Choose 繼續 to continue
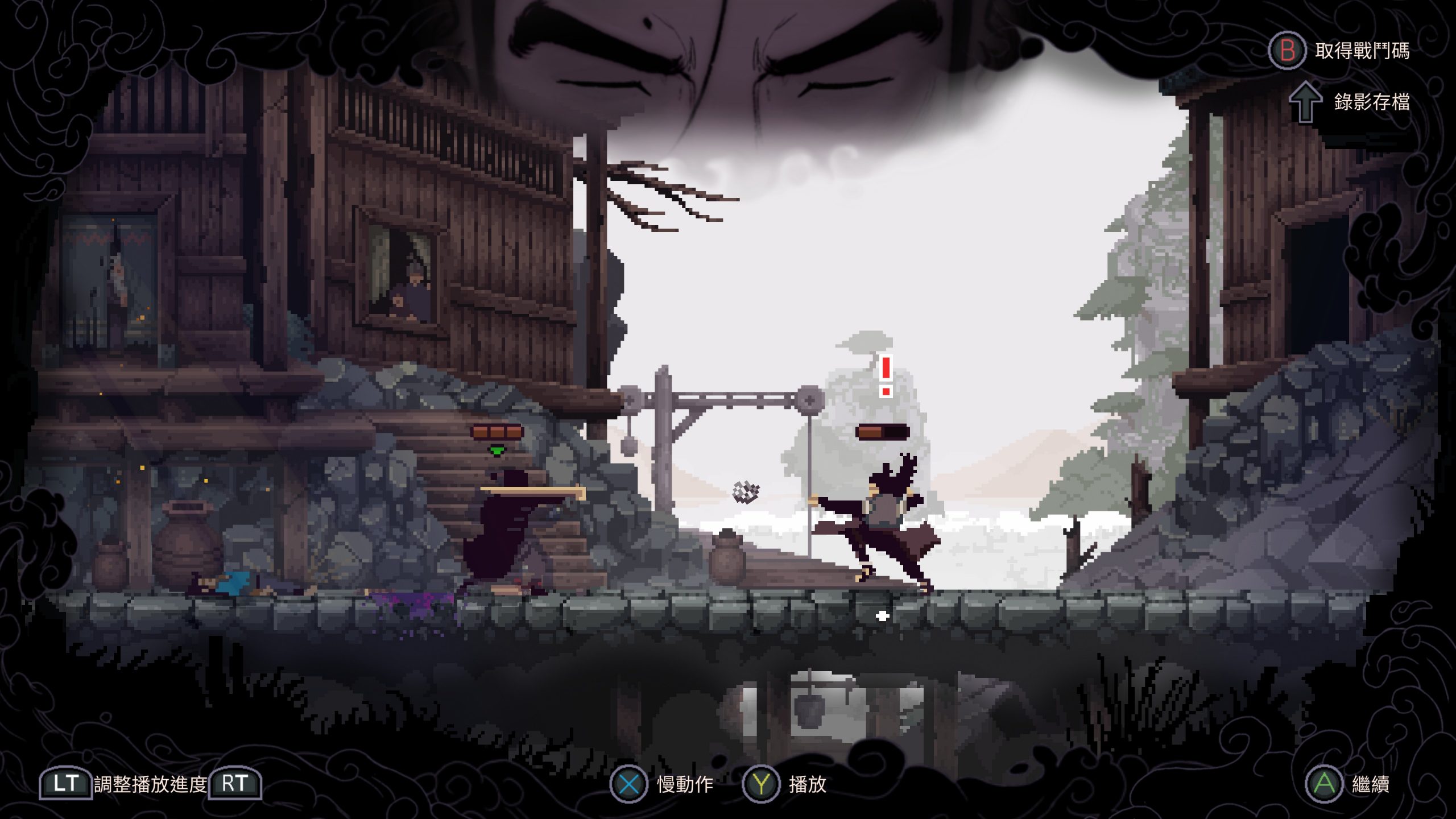The height and width of the screenshot is (819, 1456). click(1347, 784)
